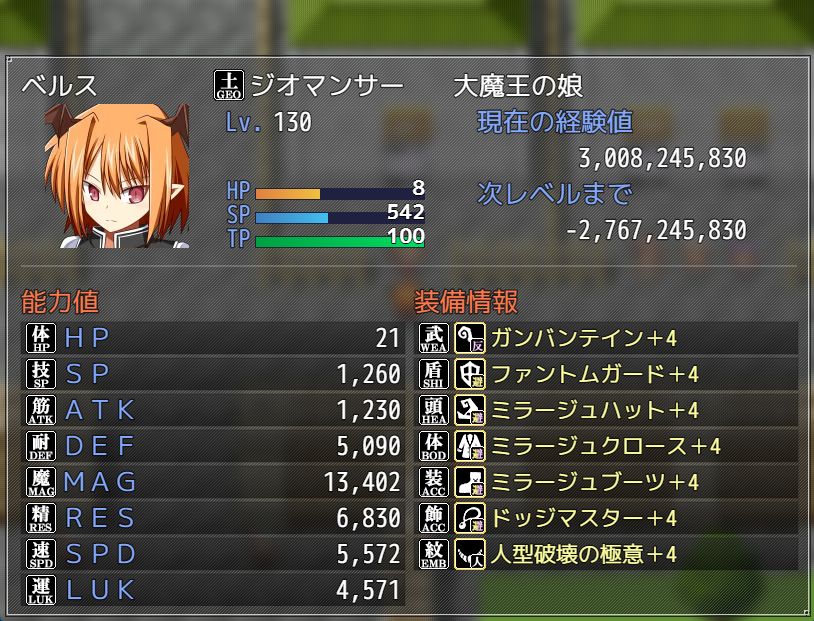Choose the ミラージュハット+4 head equipment

[x=592, y=410]
